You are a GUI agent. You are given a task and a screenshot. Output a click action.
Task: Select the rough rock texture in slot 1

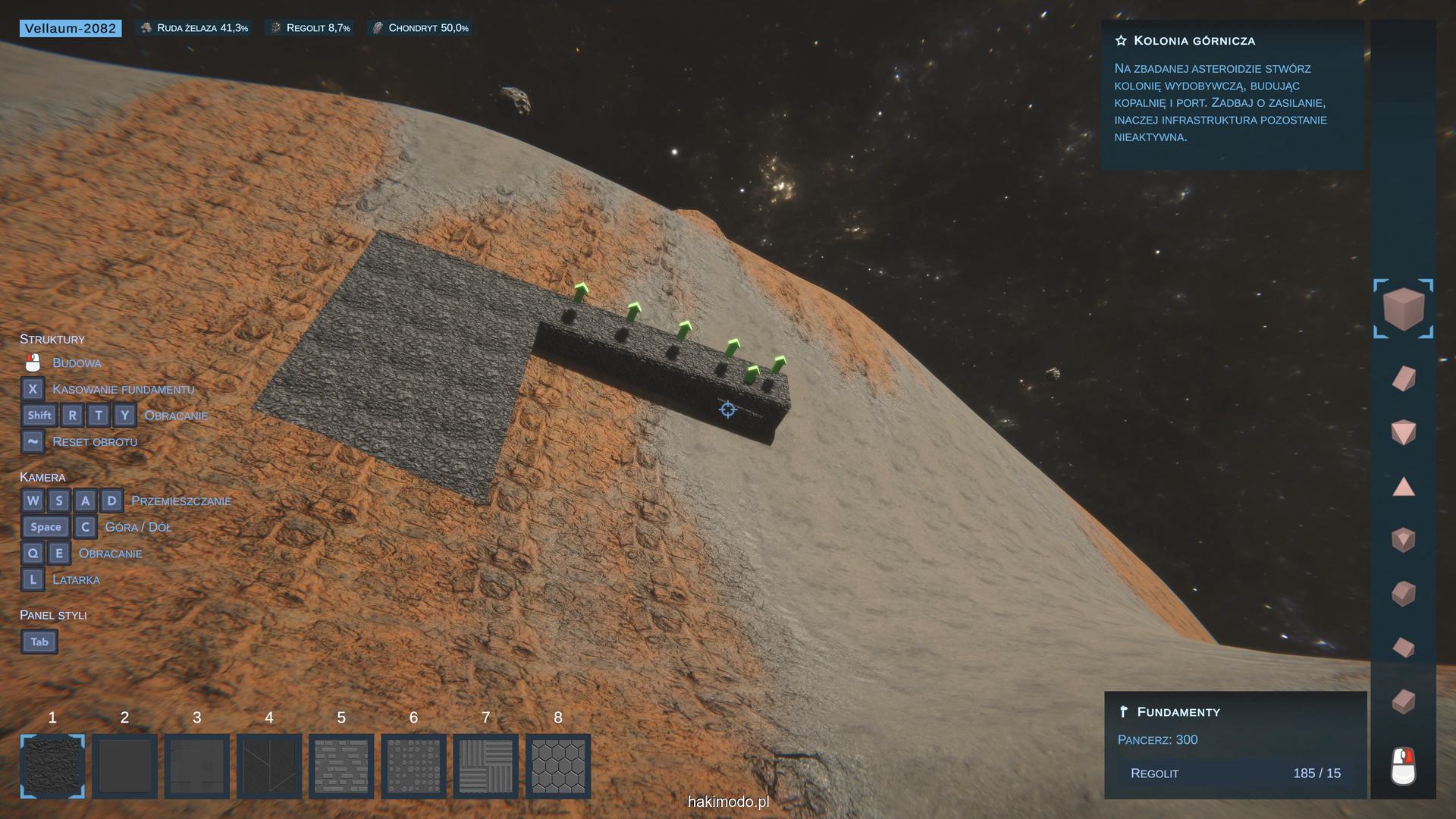pyautogui.click(x=52, y=766)
